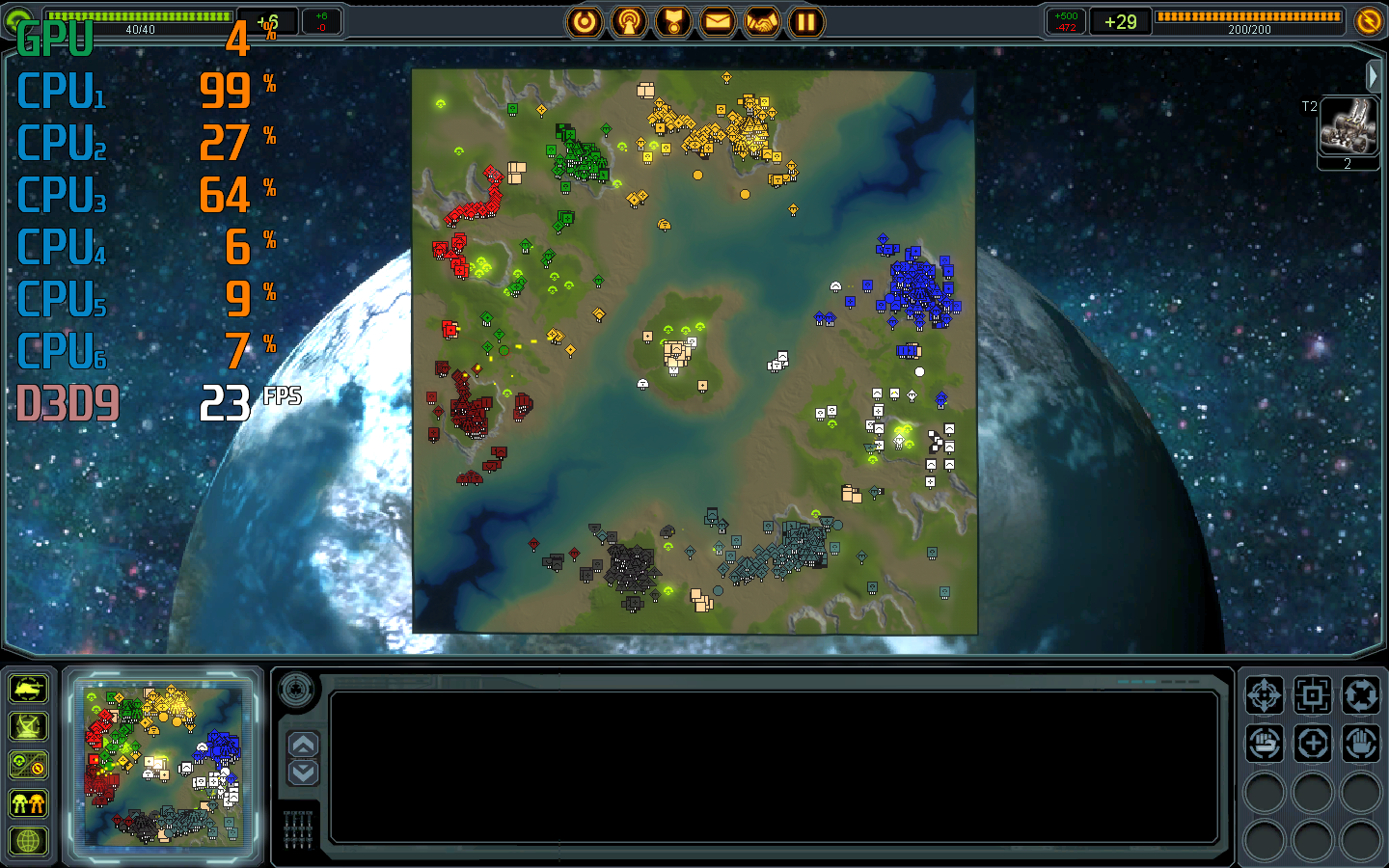Click the wireframe globe map options button
Screen dimensions: 1389x868
pyautogui.click(x=28, y=841)
